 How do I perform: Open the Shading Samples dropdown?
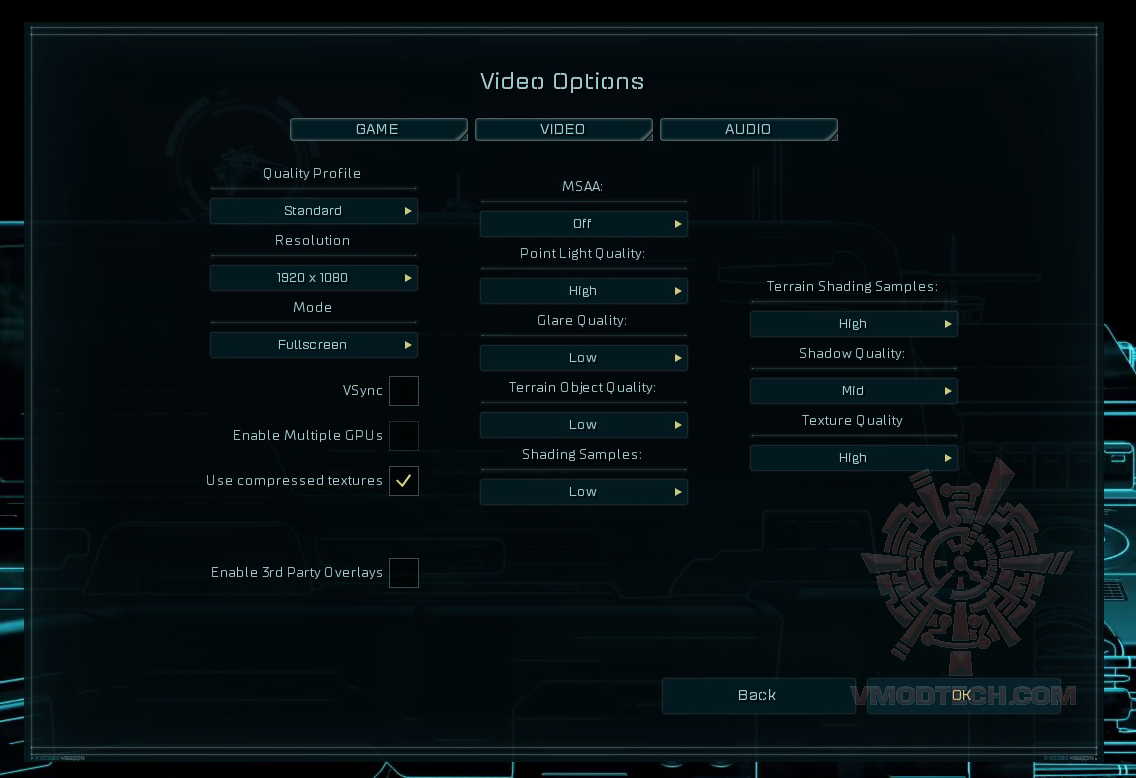583,492
